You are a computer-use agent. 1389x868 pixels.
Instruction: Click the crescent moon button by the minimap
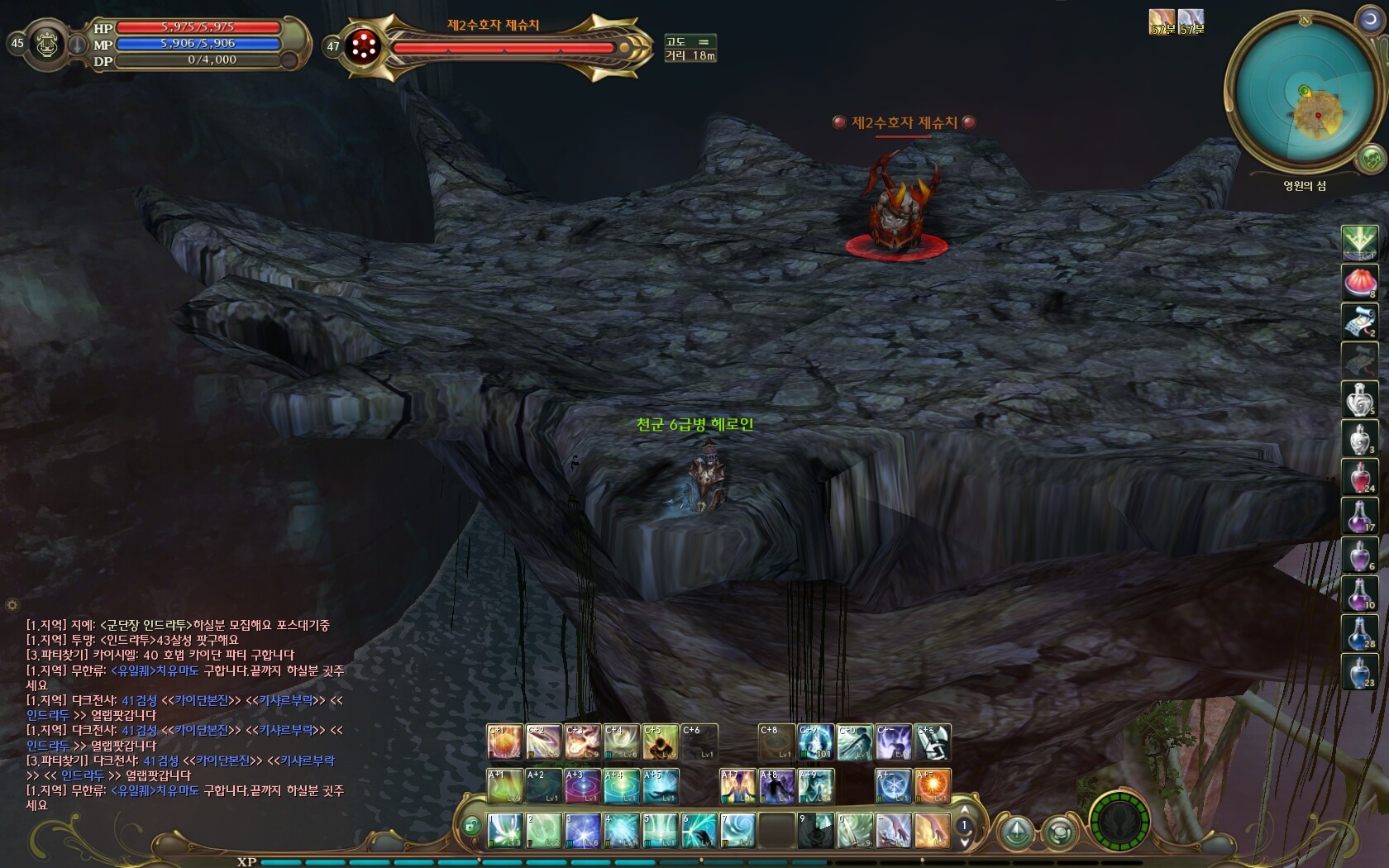click(x=1369, y=20)
